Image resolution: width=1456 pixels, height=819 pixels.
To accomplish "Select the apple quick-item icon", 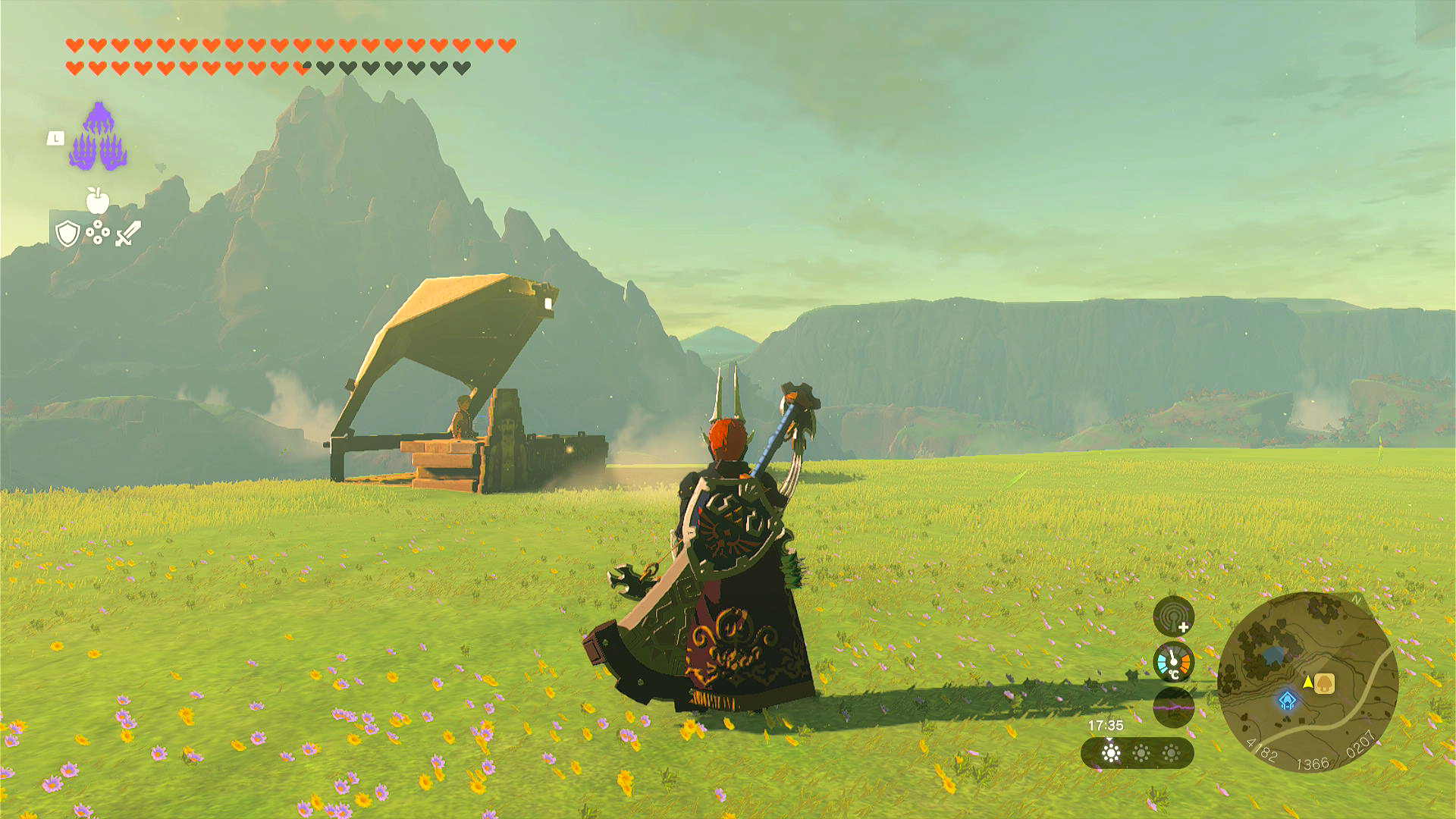I will (98, 201).
